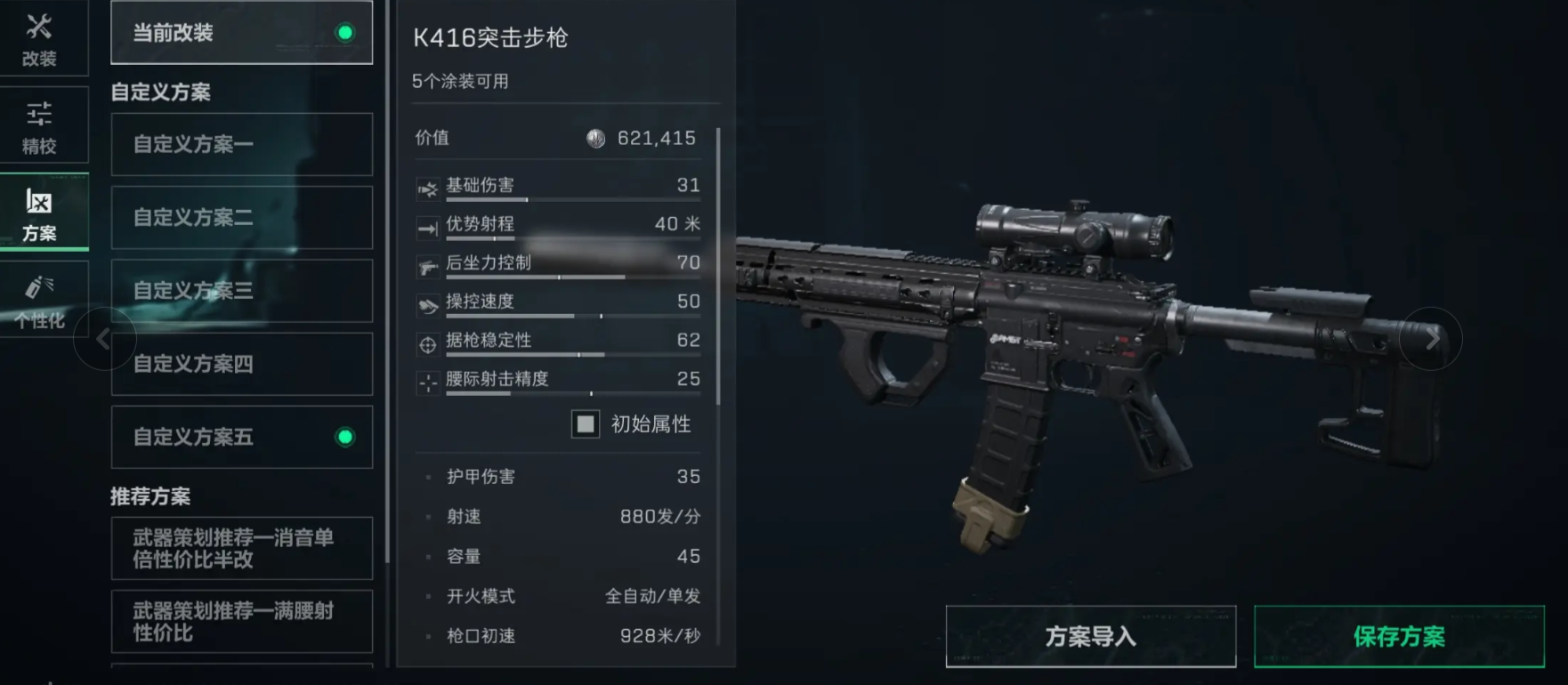Select the 满腰射性价比 recommended build
The height and width of the screenshot is (685, 1568).
[x=241, y=621]
